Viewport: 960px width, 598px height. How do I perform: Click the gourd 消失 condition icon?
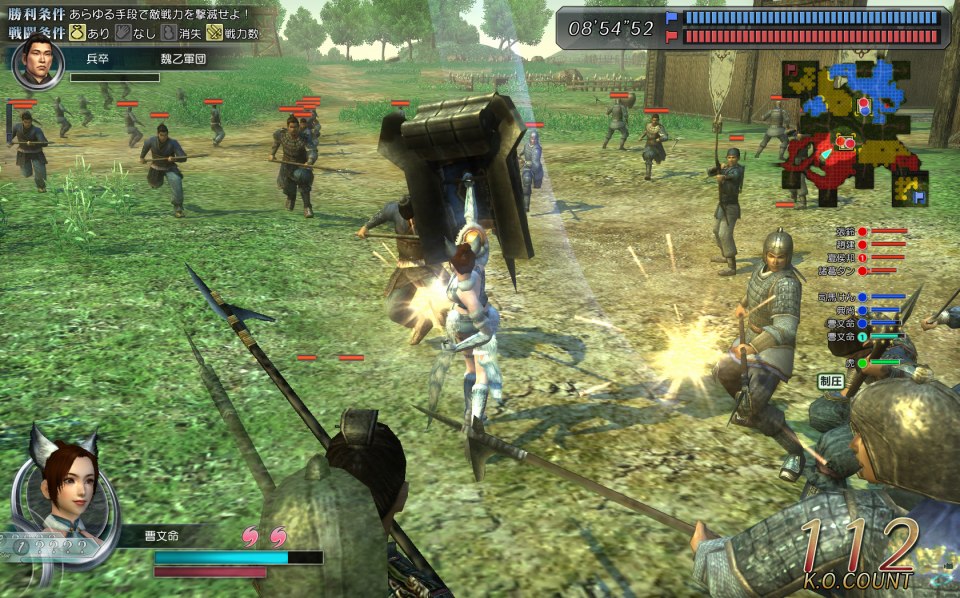click(169, 33)
